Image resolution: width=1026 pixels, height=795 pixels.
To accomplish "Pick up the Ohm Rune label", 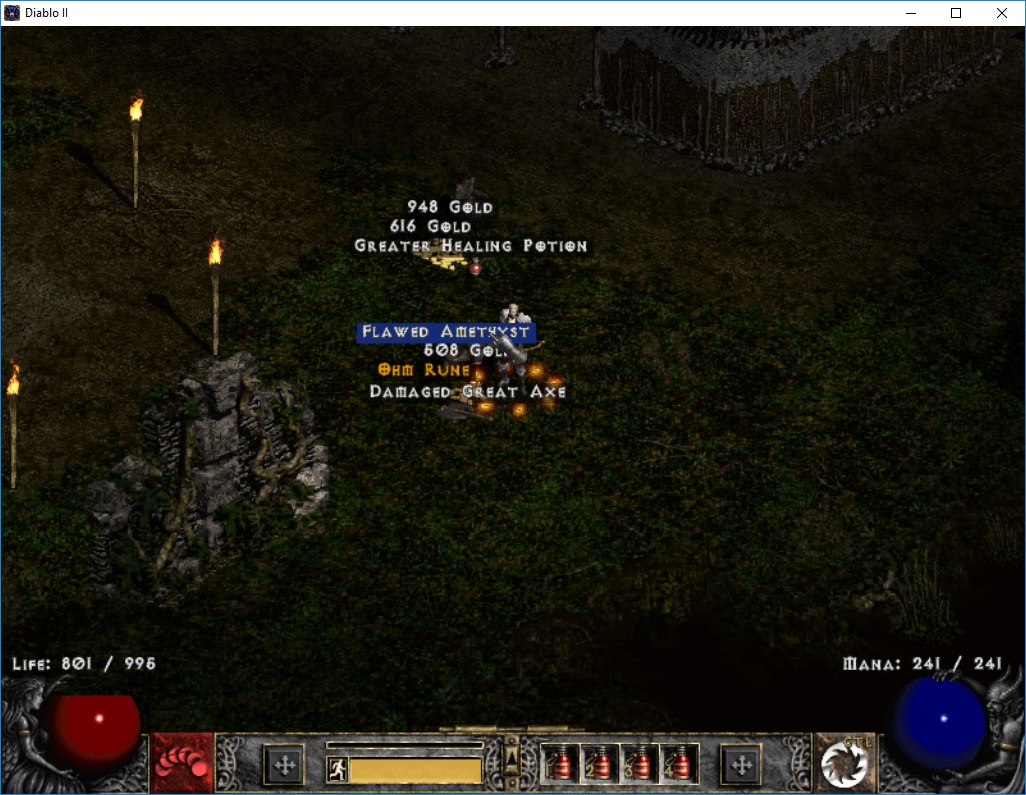I will 424,370.
